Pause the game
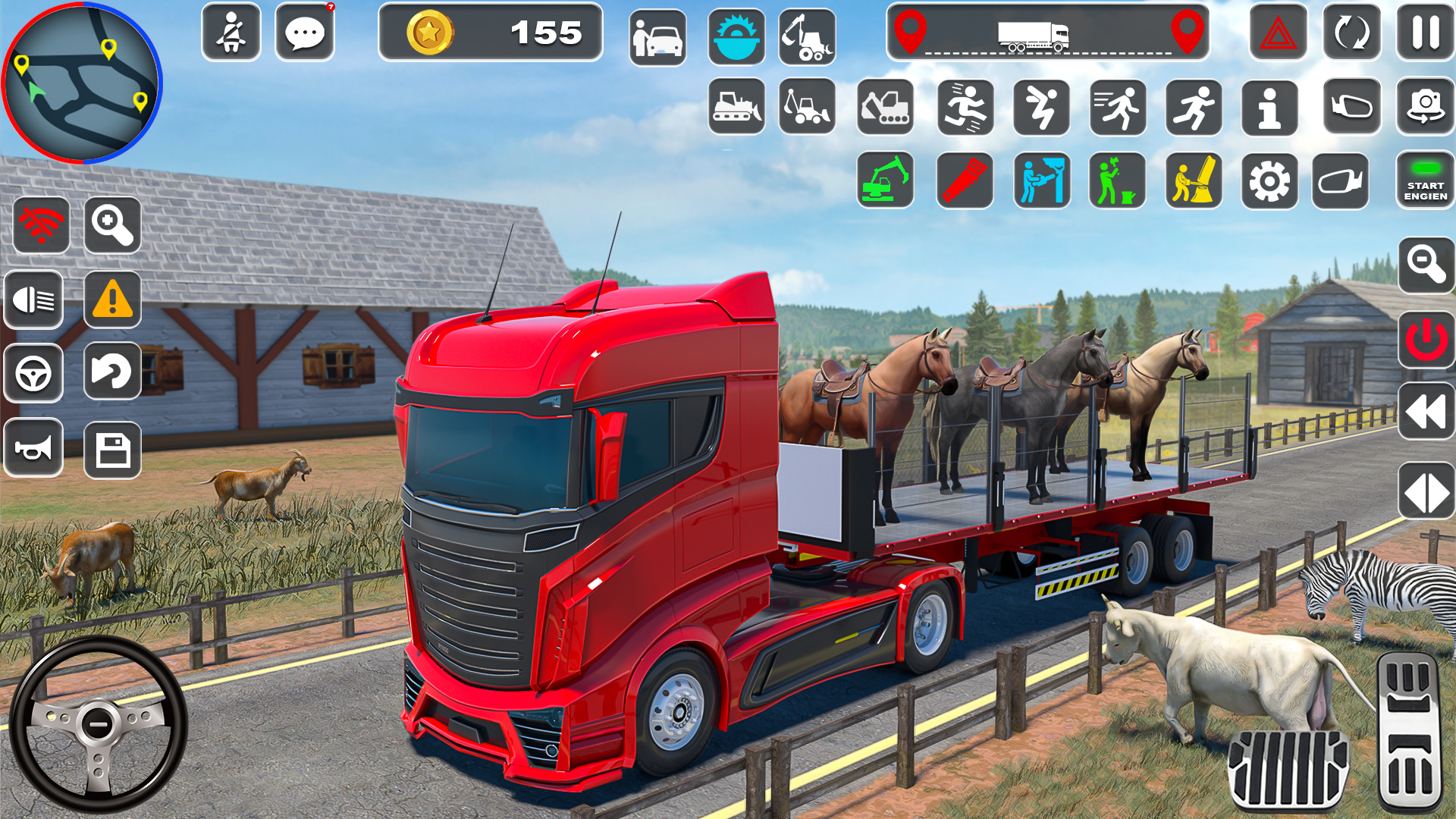 point(1424,33)
